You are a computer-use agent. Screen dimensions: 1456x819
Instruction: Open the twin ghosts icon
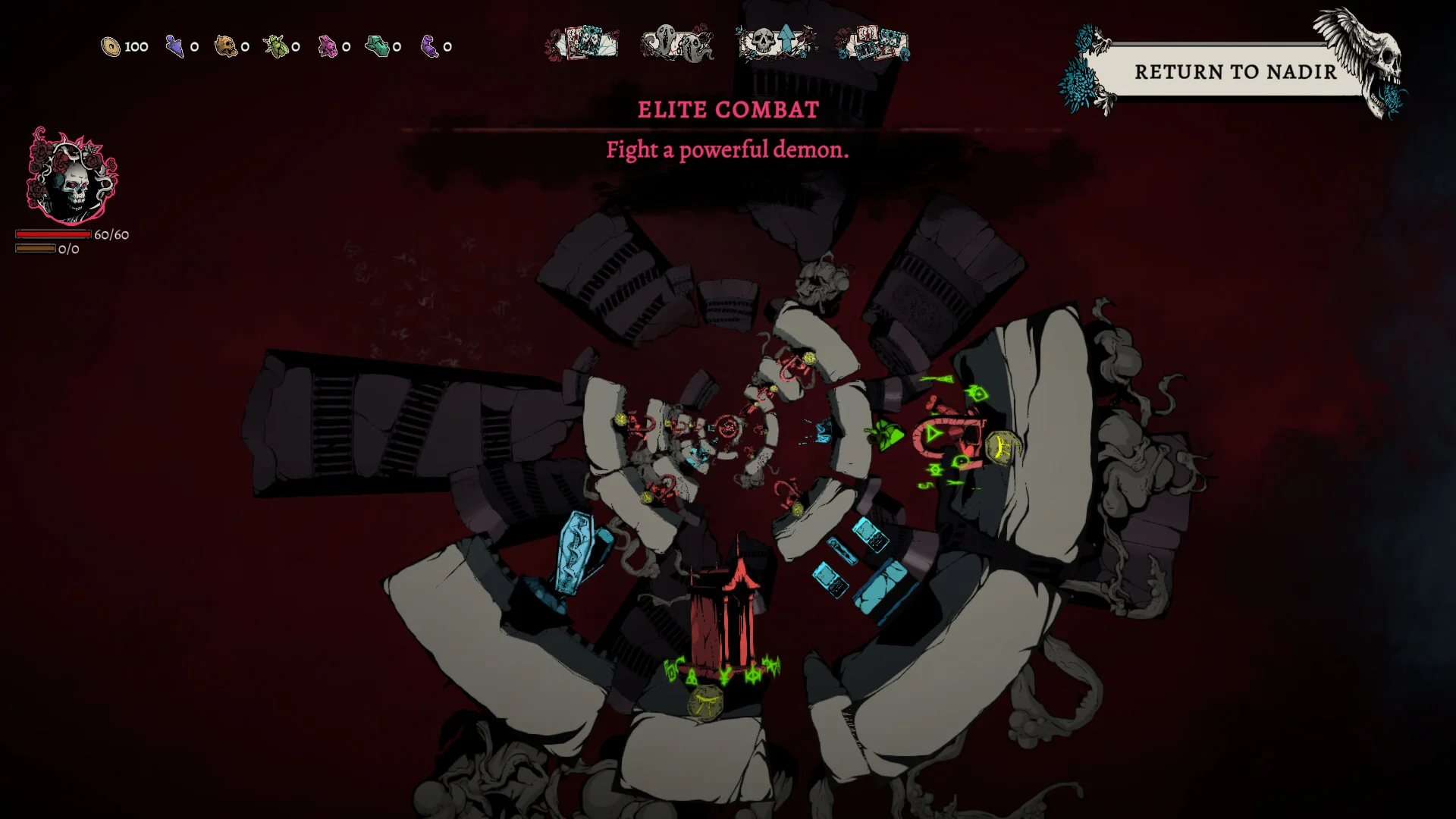(676, 43)
